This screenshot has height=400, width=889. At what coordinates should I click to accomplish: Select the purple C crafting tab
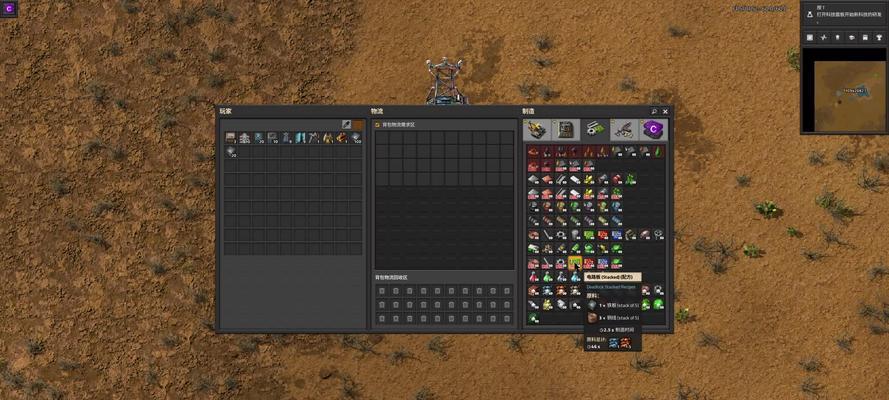click(x=654, y=129)
